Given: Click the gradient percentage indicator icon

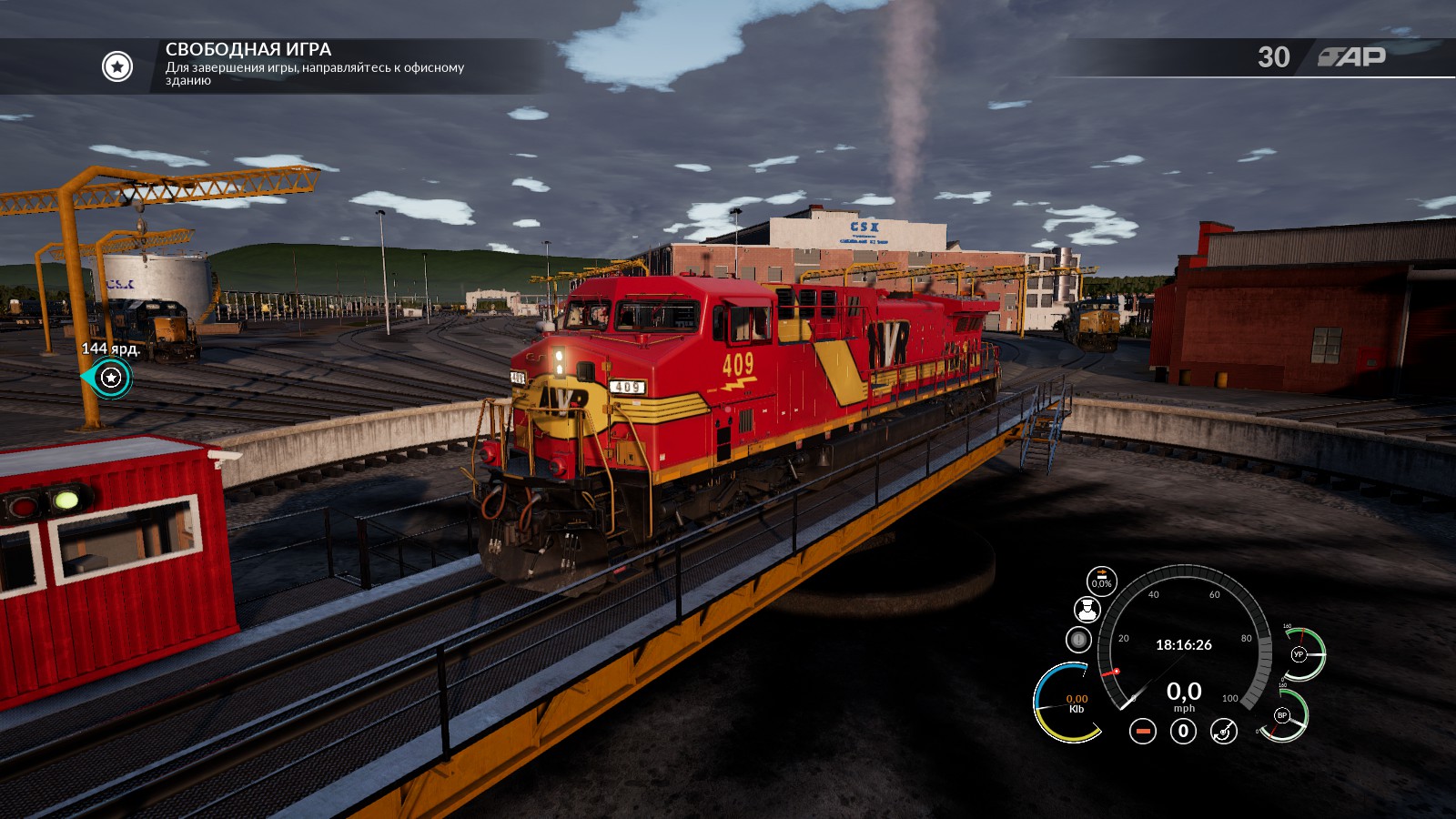Looking at the screenshot, I should 1101,581.
